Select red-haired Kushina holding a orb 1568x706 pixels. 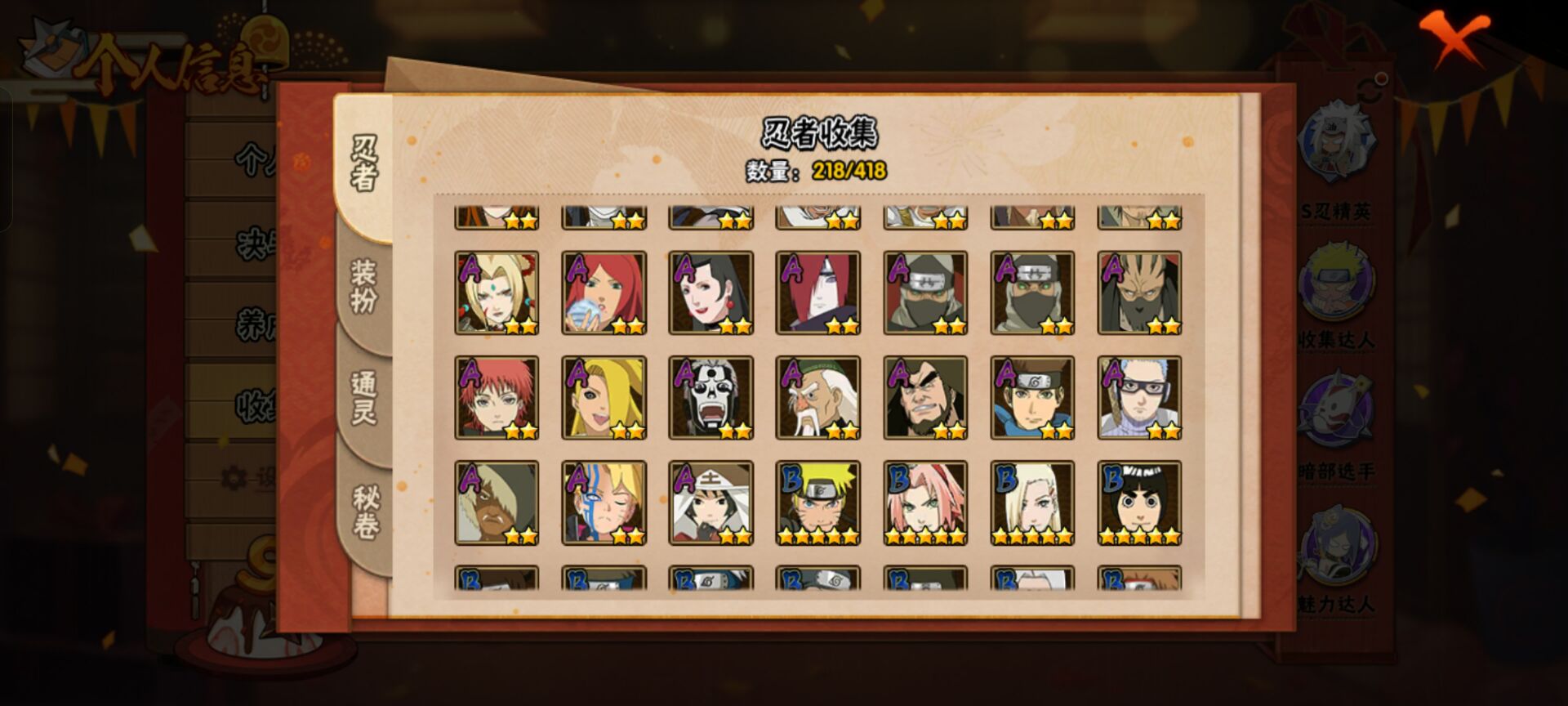(604, 293)
